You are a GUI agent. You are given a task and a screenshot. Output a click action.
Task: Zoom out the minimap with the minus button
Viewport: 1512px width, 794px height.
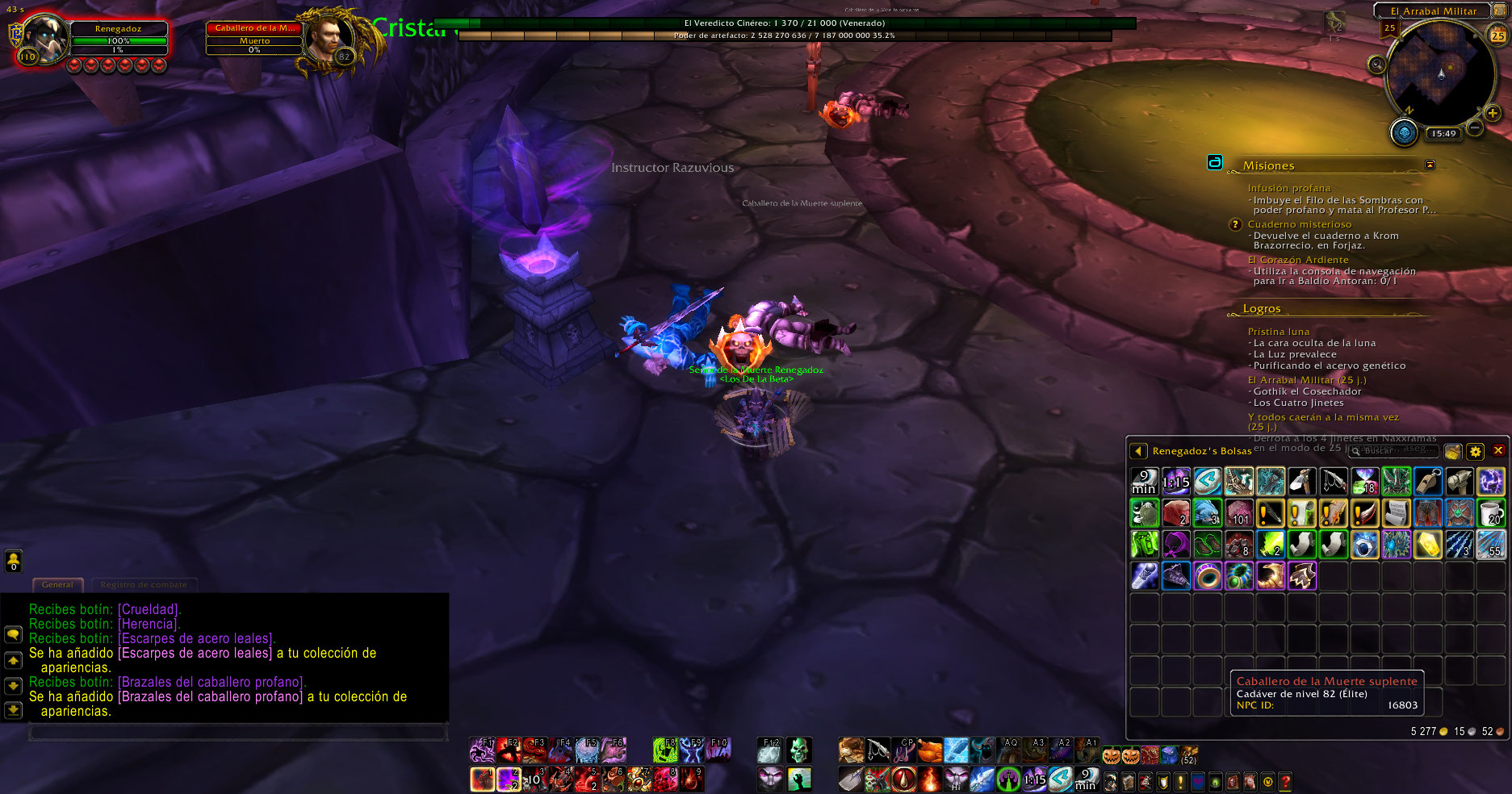pyautogui.click(x=1475, y=127)
